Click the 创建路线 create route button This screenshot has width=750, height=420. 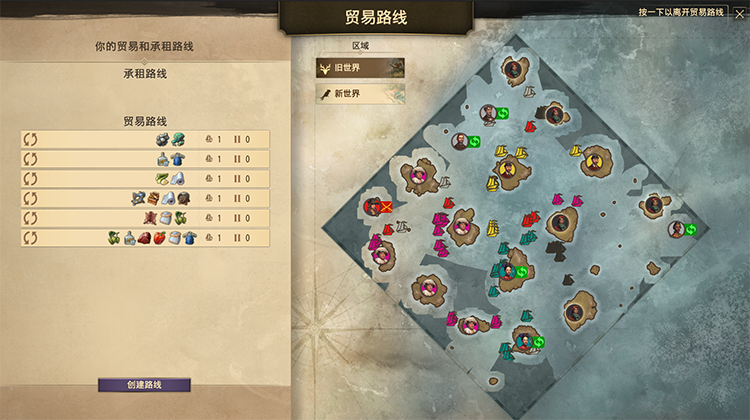pos(144,385)
